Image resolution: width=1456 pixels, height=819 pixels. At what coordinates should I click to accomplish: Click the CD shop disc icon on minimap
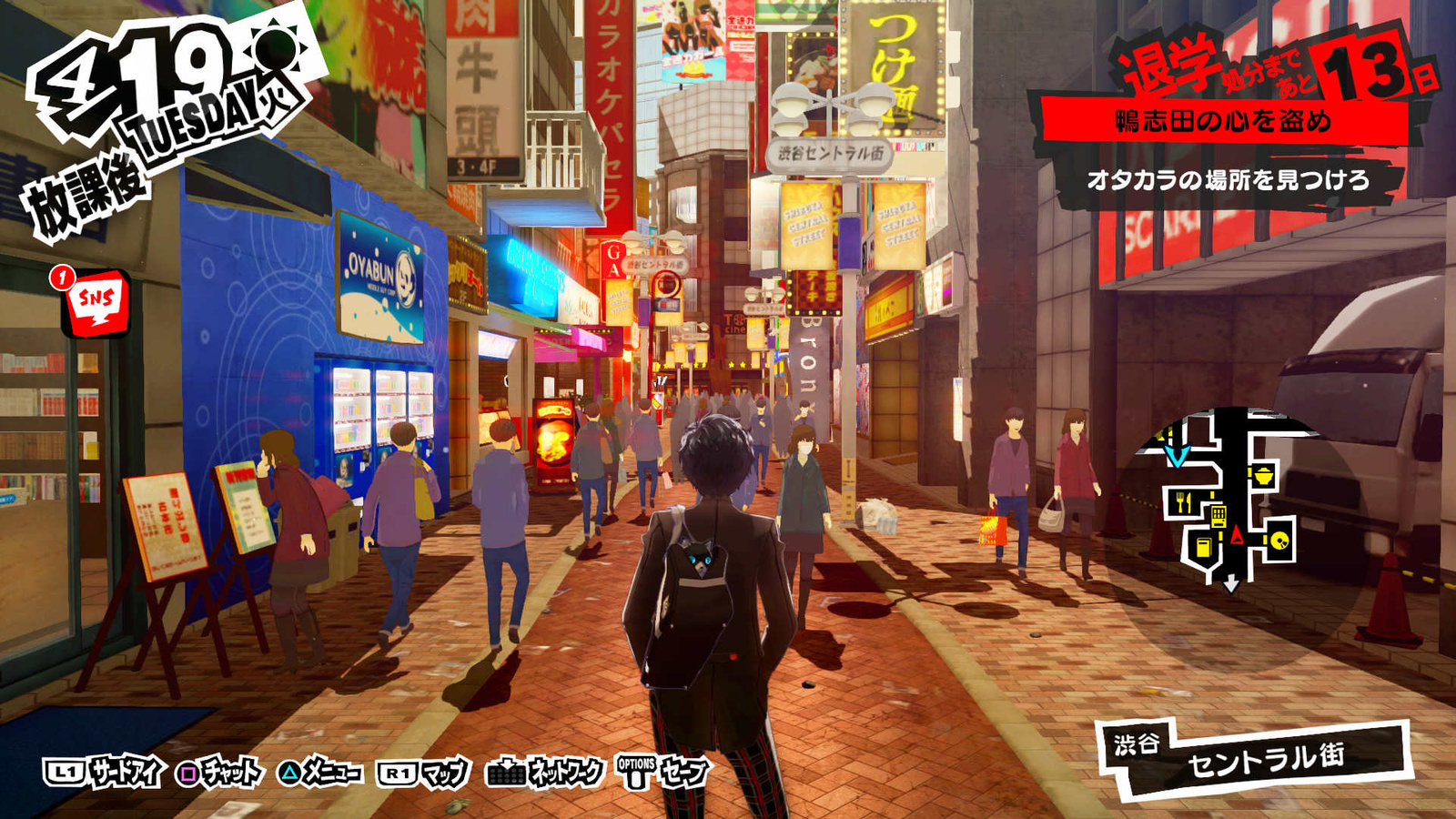pos(1279,541)
